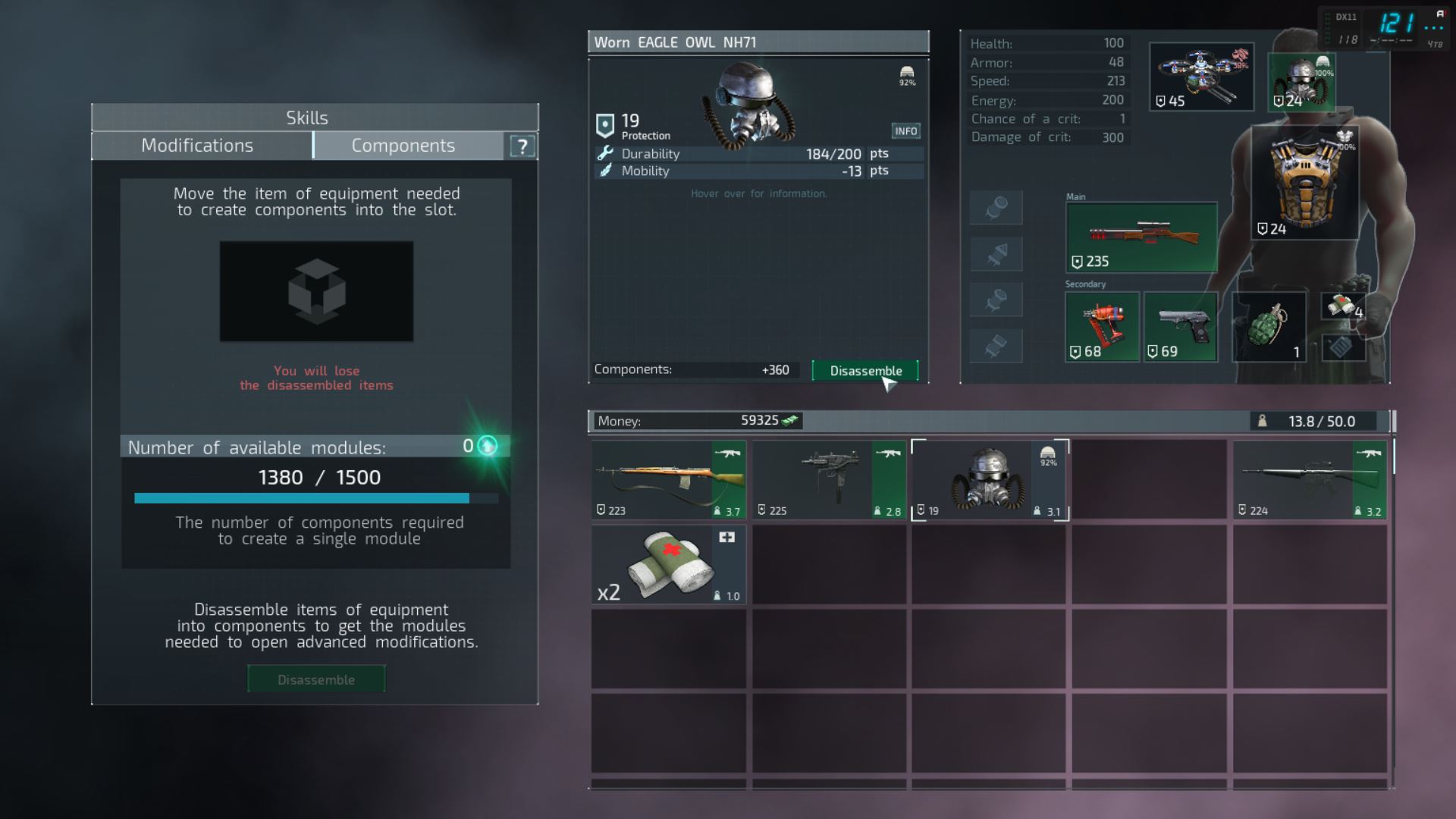
Task: Select the gas mask helmet in inventory
Action: pos(990,481)
